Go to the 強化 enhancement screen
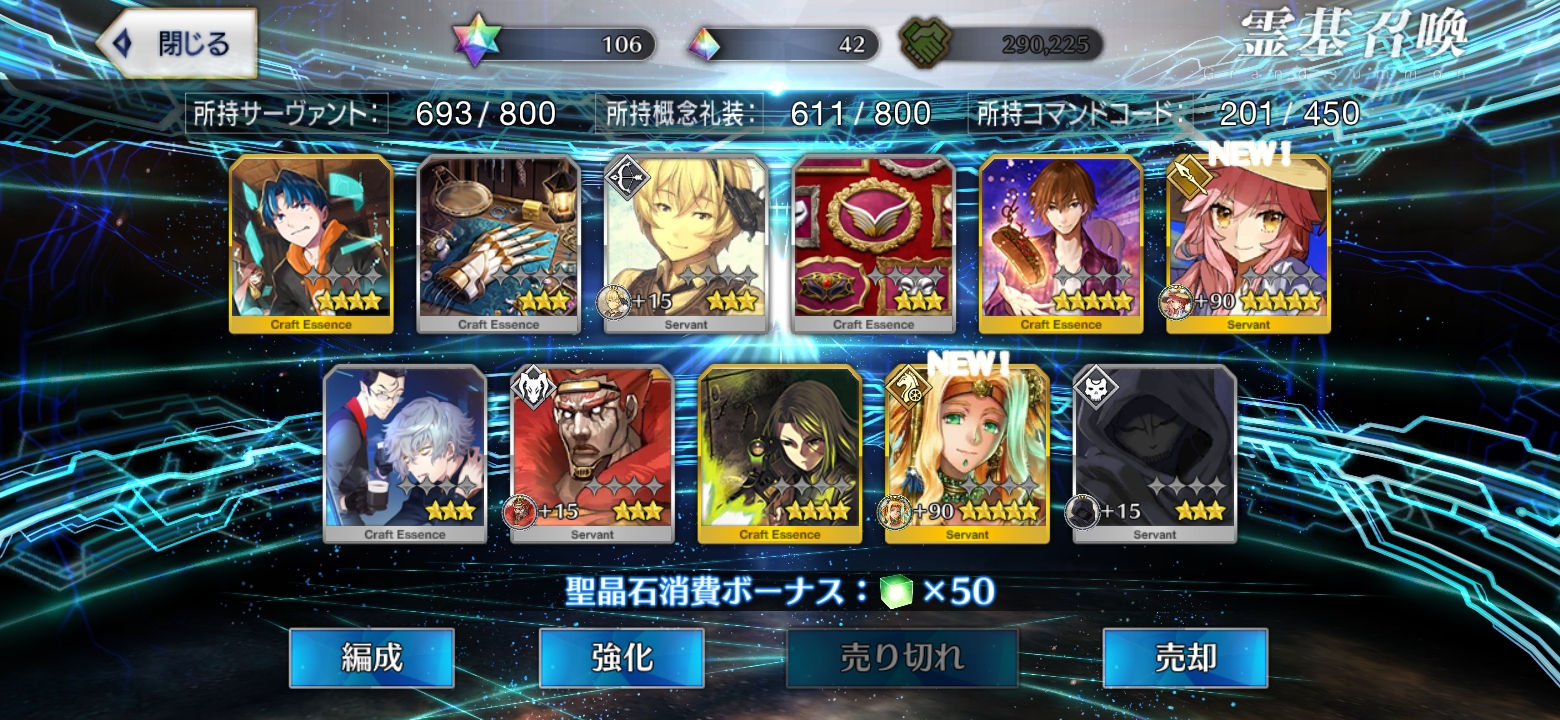This screenshot has width=1560, height=720. pos(621,657)
